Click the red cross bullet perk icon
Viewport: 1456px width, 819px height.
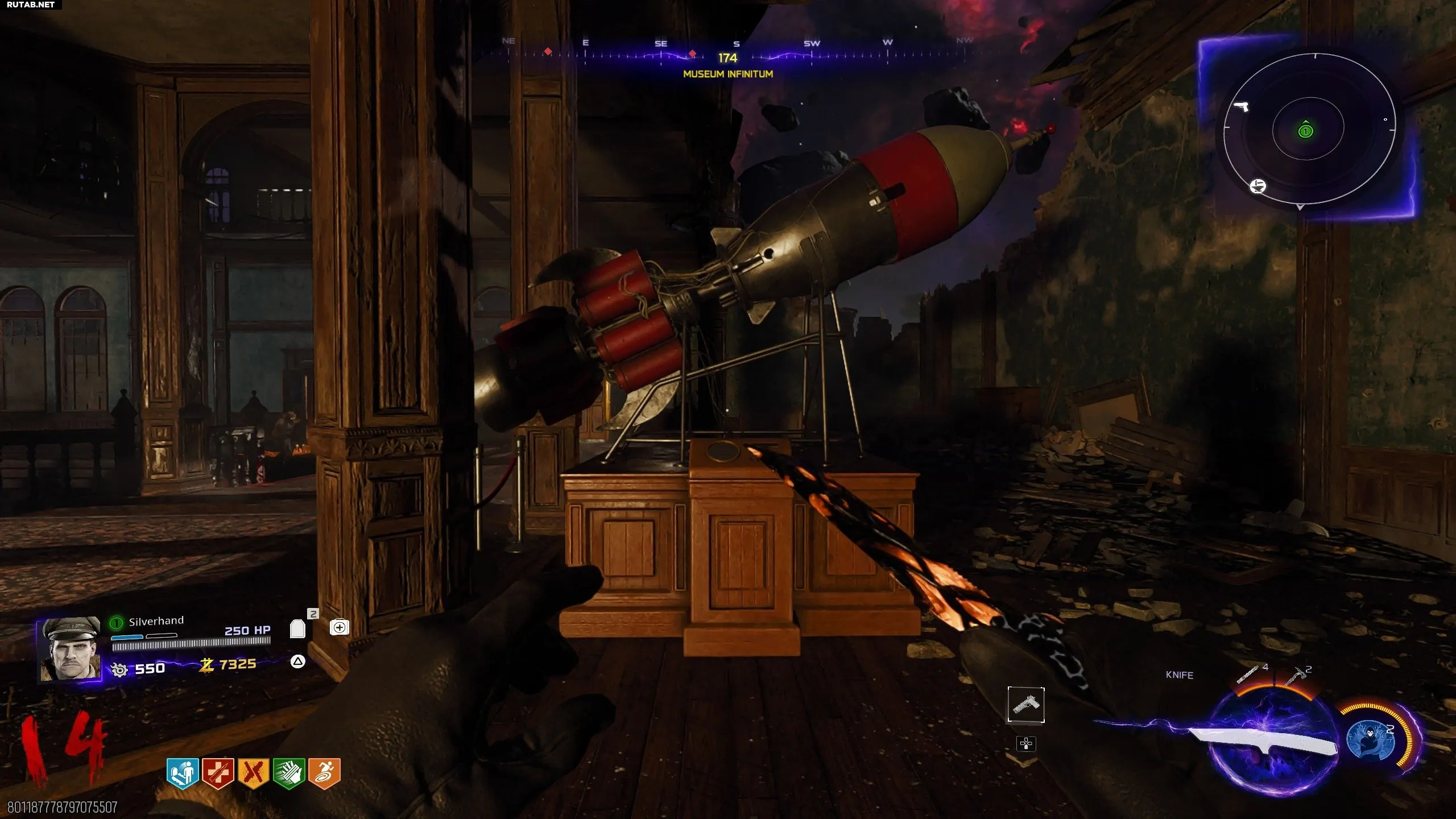click(x=218, y=773)
